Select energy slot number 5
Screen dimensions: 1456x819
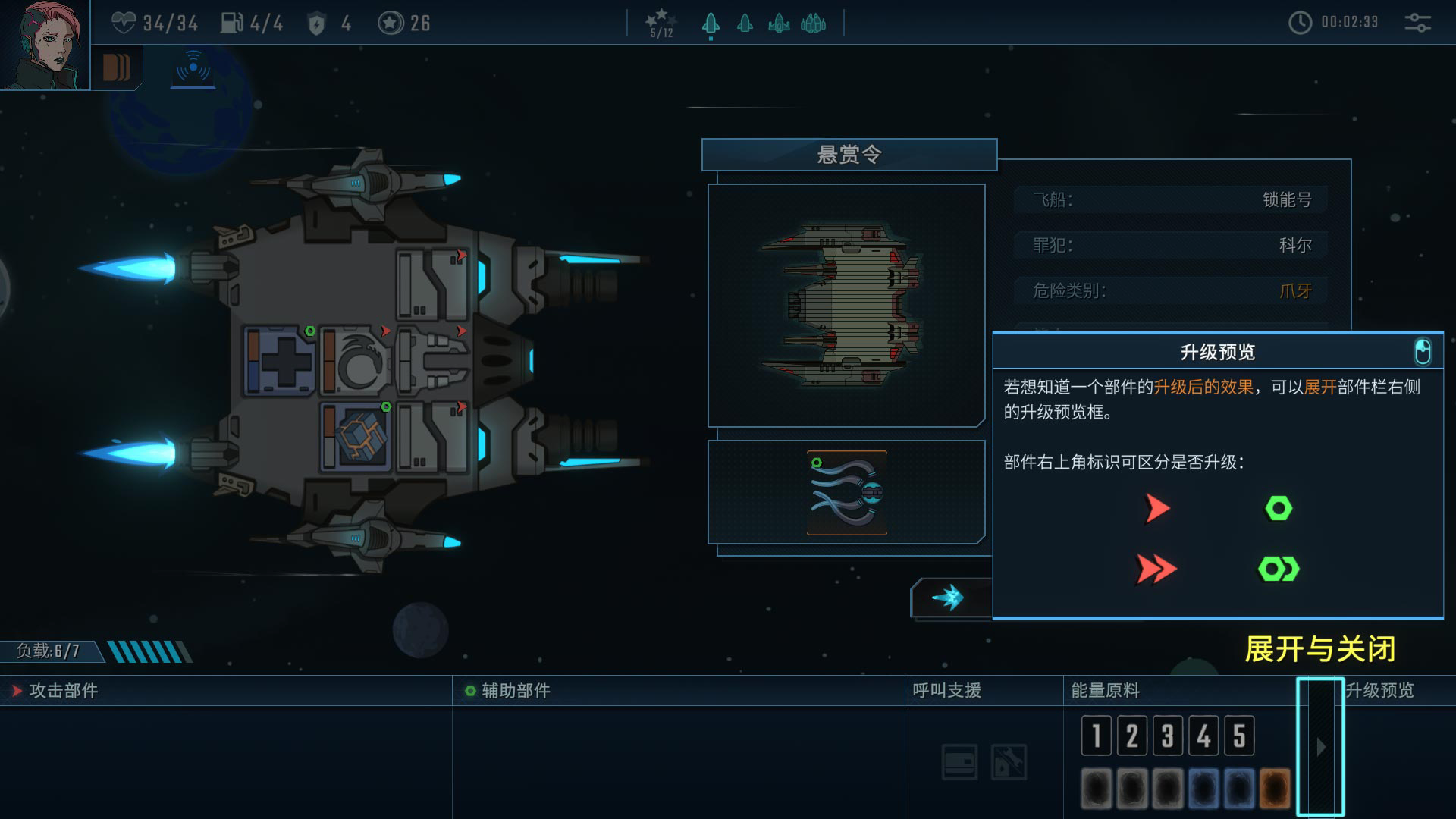point(1238,736)
